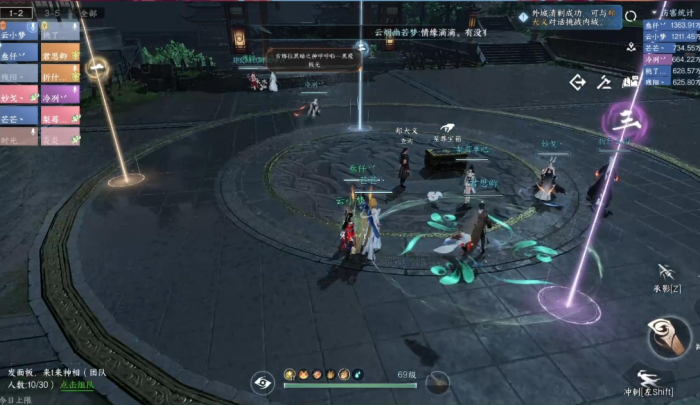Activate the large swirl attack skill

tap(670, 336)
